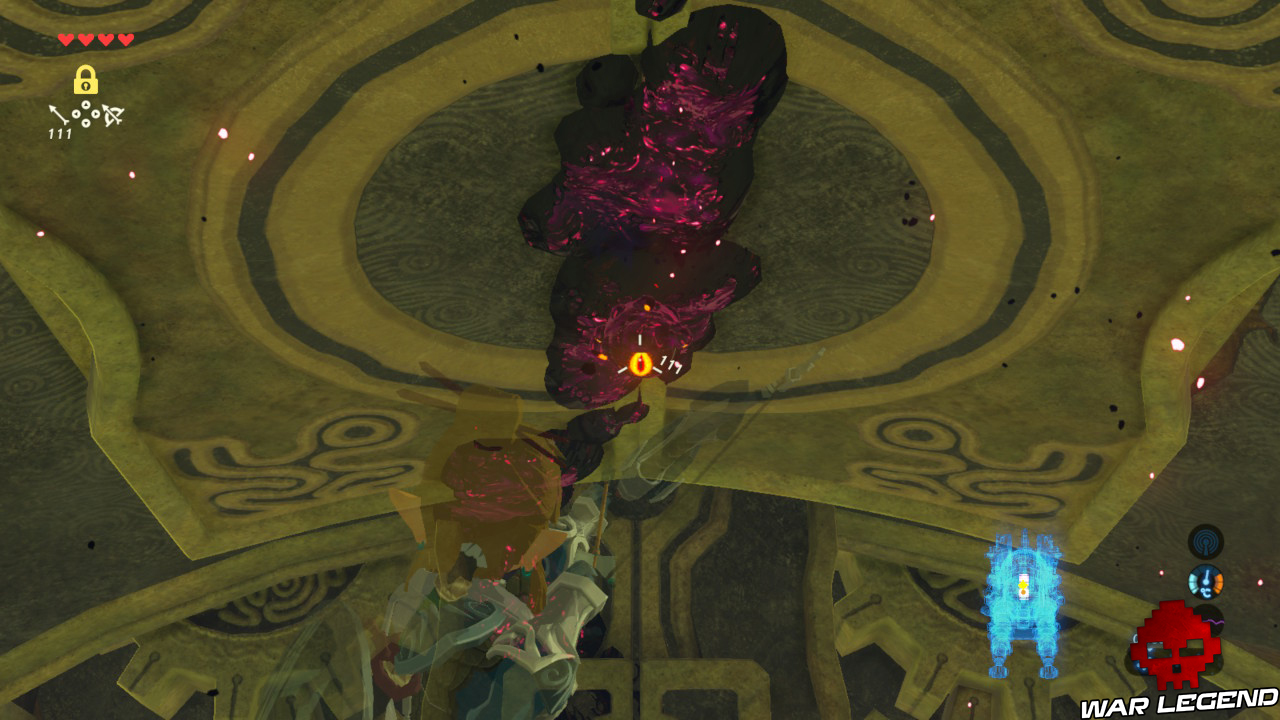Select the bow and arrow weapon icon
1280x720 pixels.
112,117
